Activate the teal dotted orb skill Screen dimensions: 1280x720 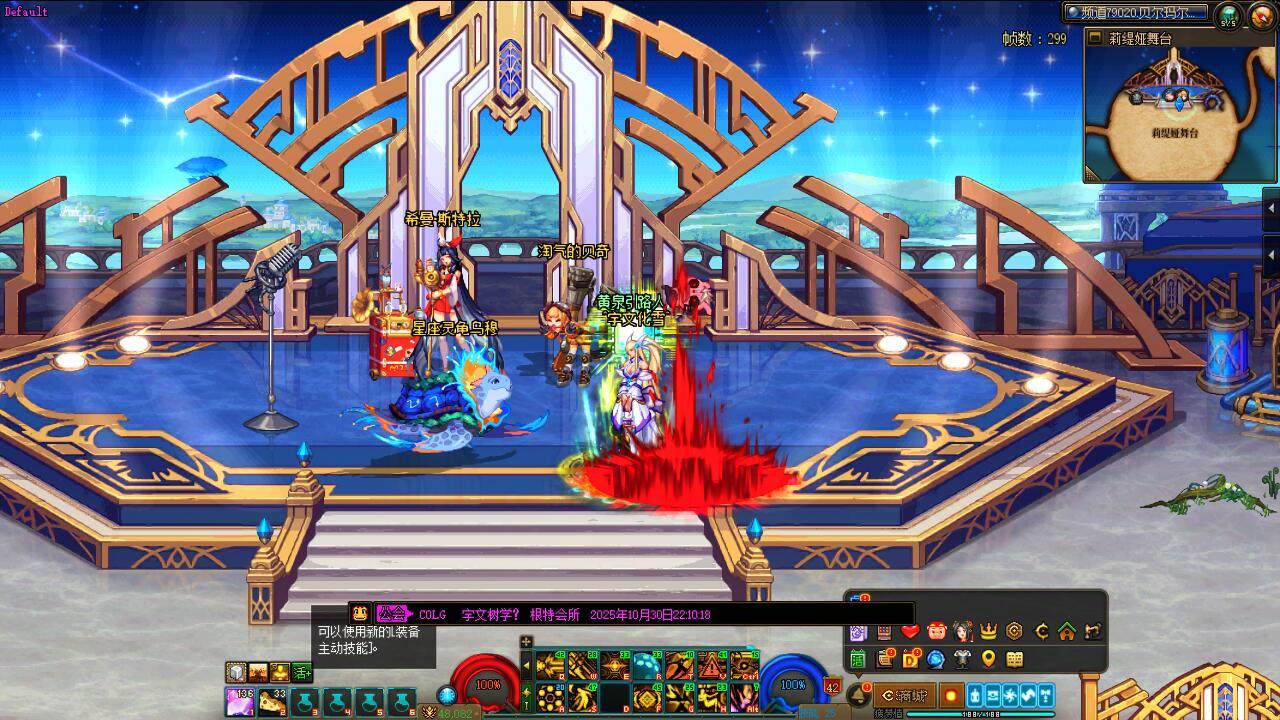(x=646, y=665)
